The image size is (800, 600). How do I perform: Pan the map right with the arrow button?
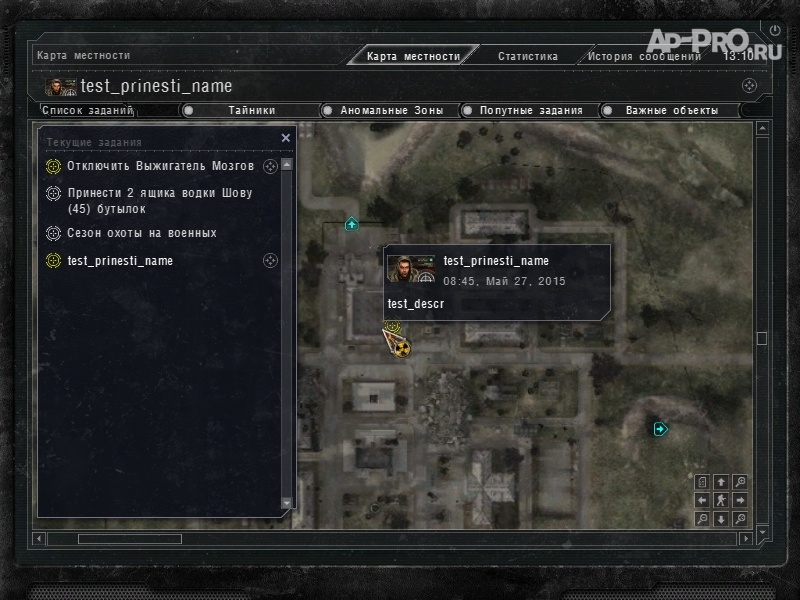click(740, 500)
